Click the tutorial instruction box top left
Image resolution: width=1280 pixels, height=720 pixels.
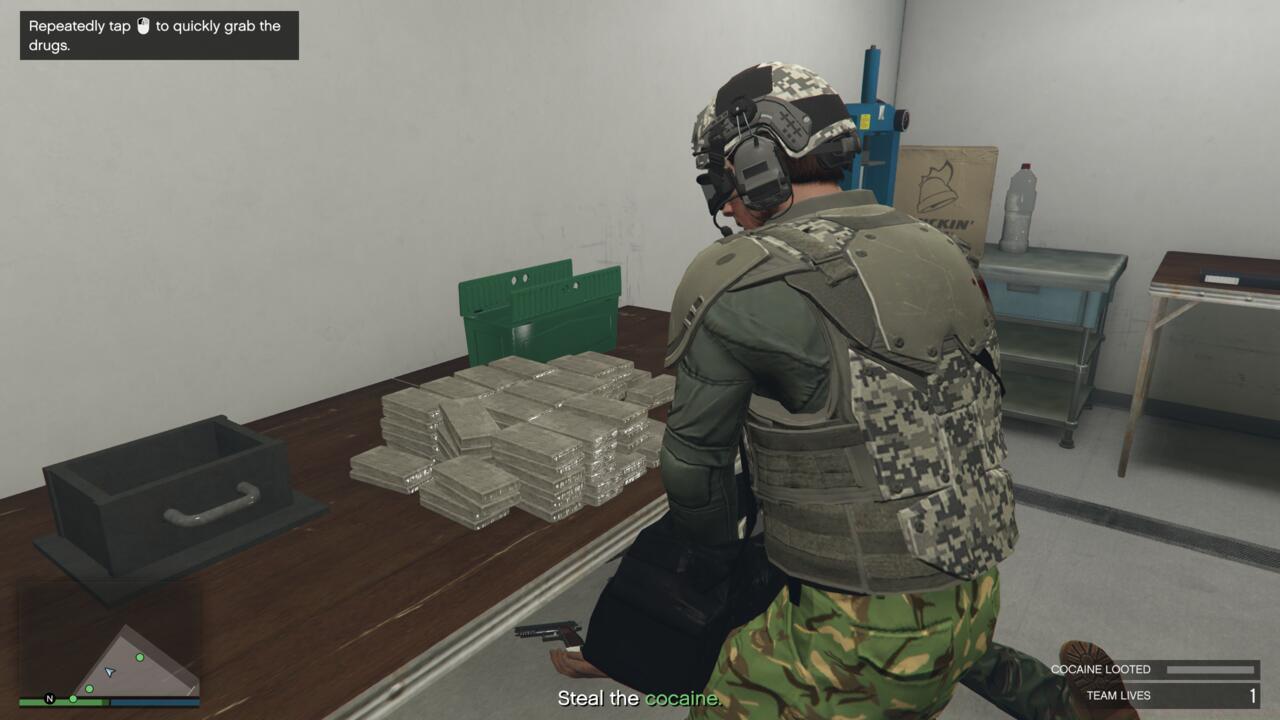(158, 34)
